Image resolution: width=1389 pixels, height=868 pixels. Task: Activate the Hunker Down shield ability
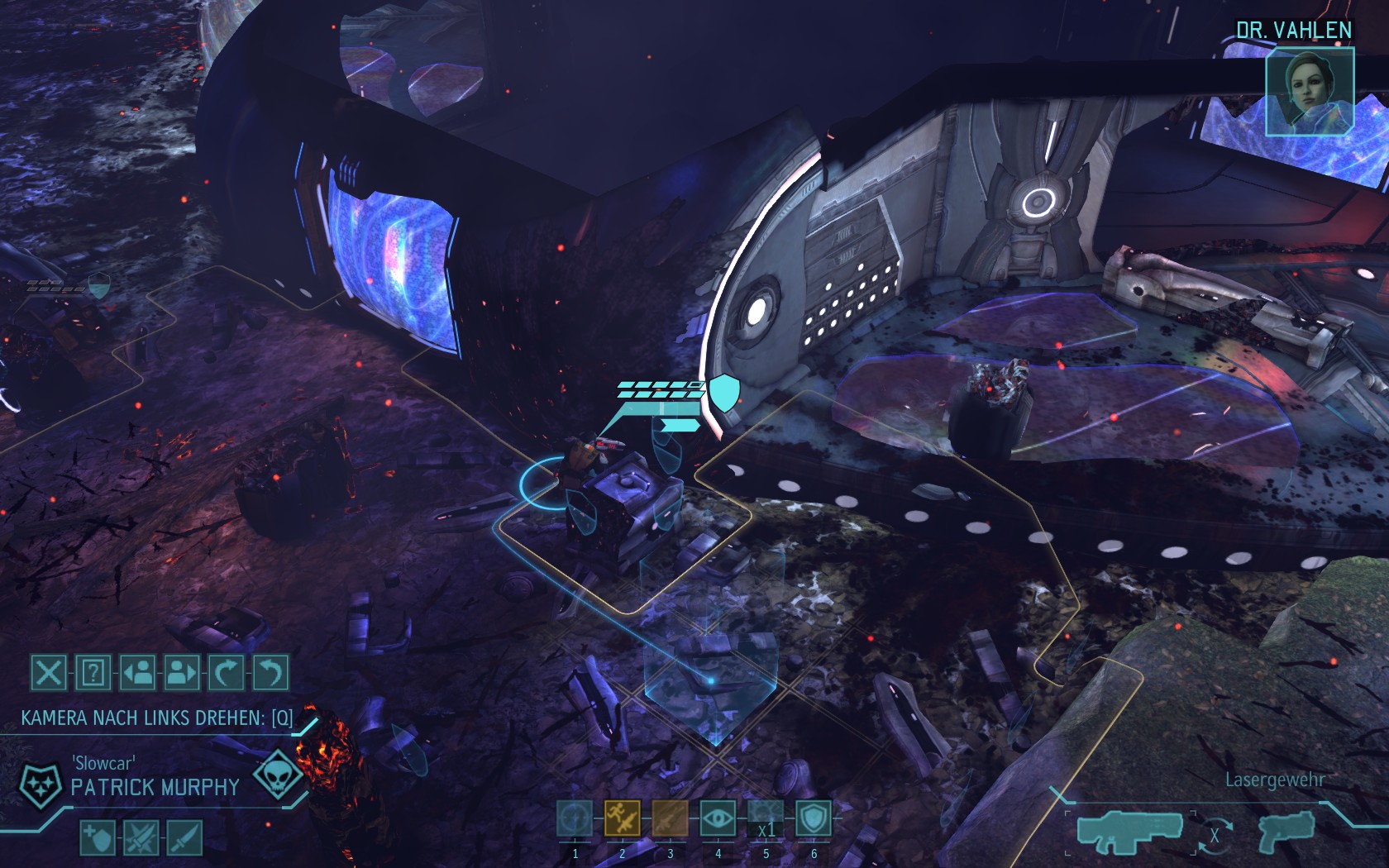[813, 819]
